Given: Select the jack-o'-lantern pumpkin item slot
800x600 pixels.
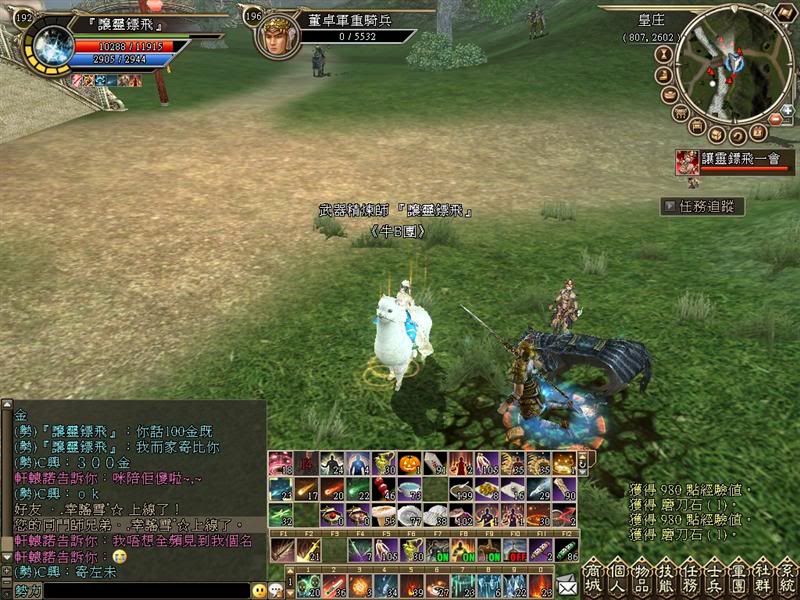Looking at the screenshot, I should (x=412, y=464).
